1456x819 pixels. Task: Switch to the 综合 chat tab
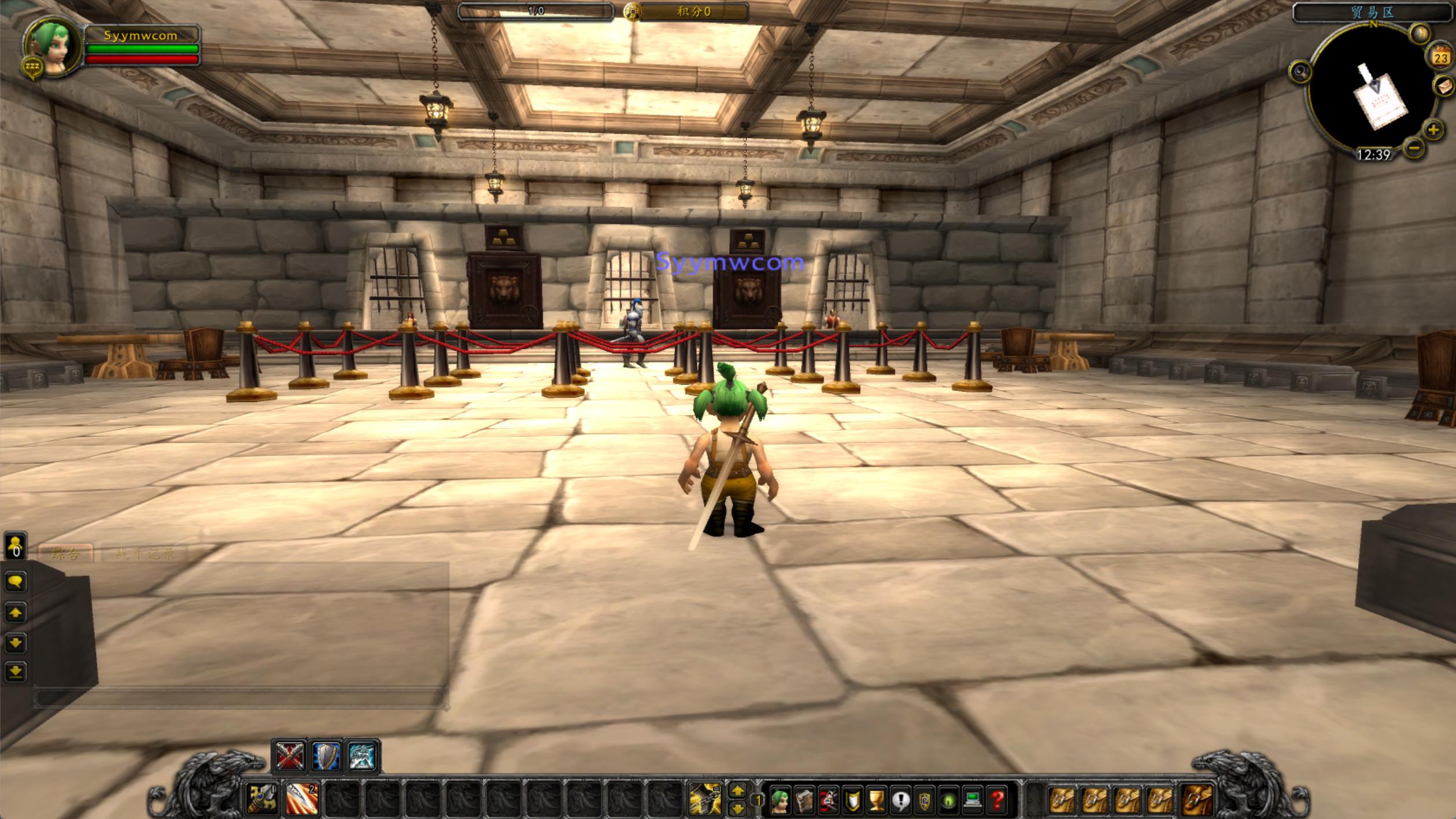point(65,554)
